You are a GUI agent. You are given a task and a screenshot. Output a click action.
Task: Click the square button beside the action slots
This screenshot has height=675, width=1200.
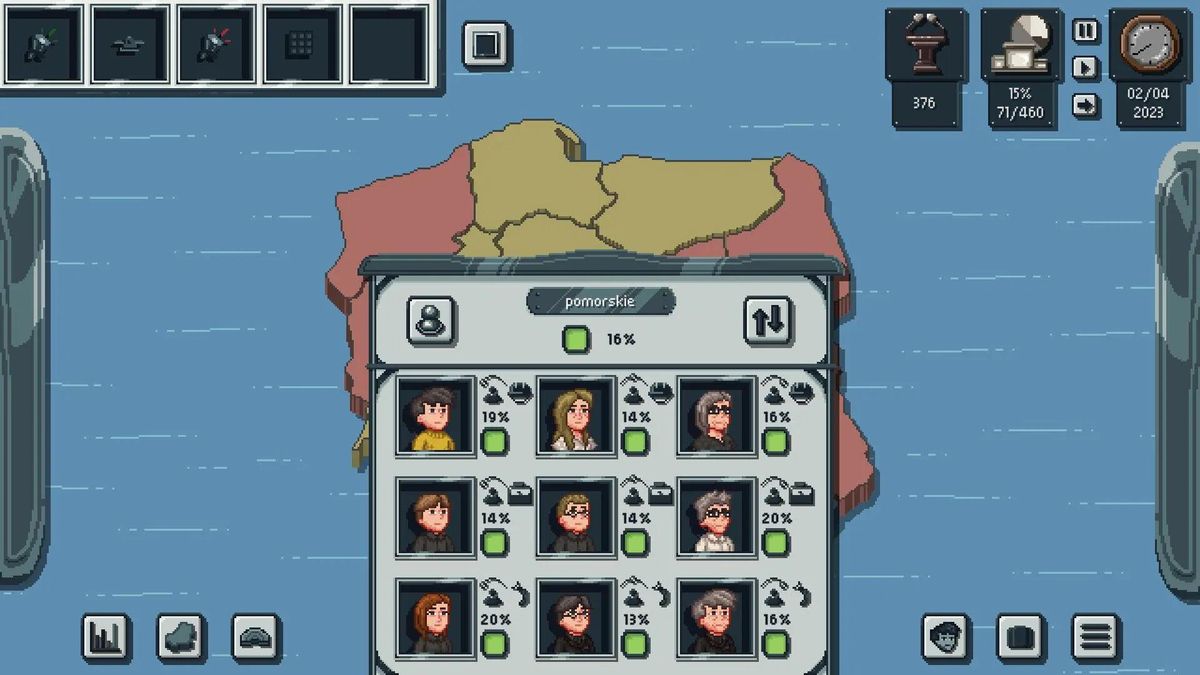486,45
